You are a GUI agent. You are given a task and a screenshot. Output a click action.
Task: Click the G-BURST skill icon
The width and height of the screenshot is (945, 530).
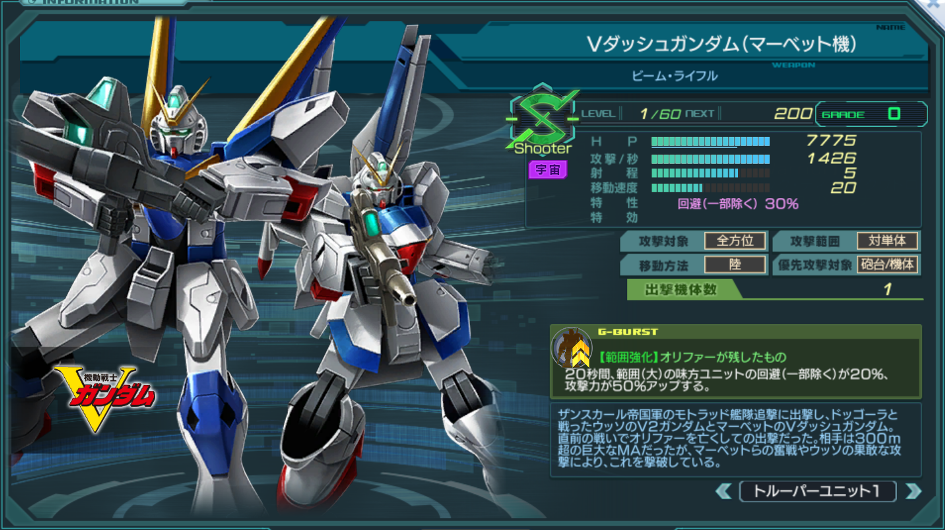tap(571, 351)
